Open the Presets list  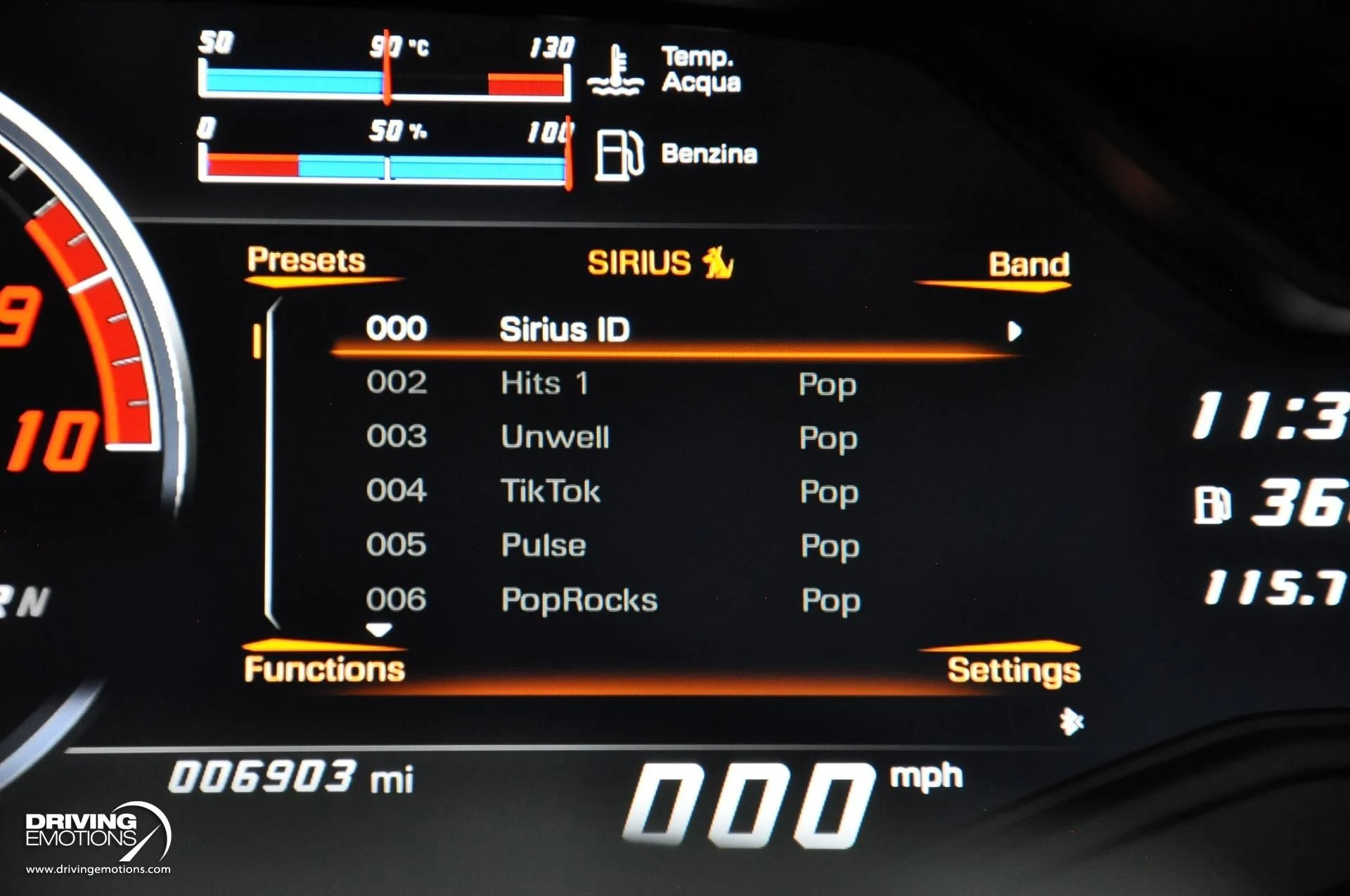click(307, 261)
